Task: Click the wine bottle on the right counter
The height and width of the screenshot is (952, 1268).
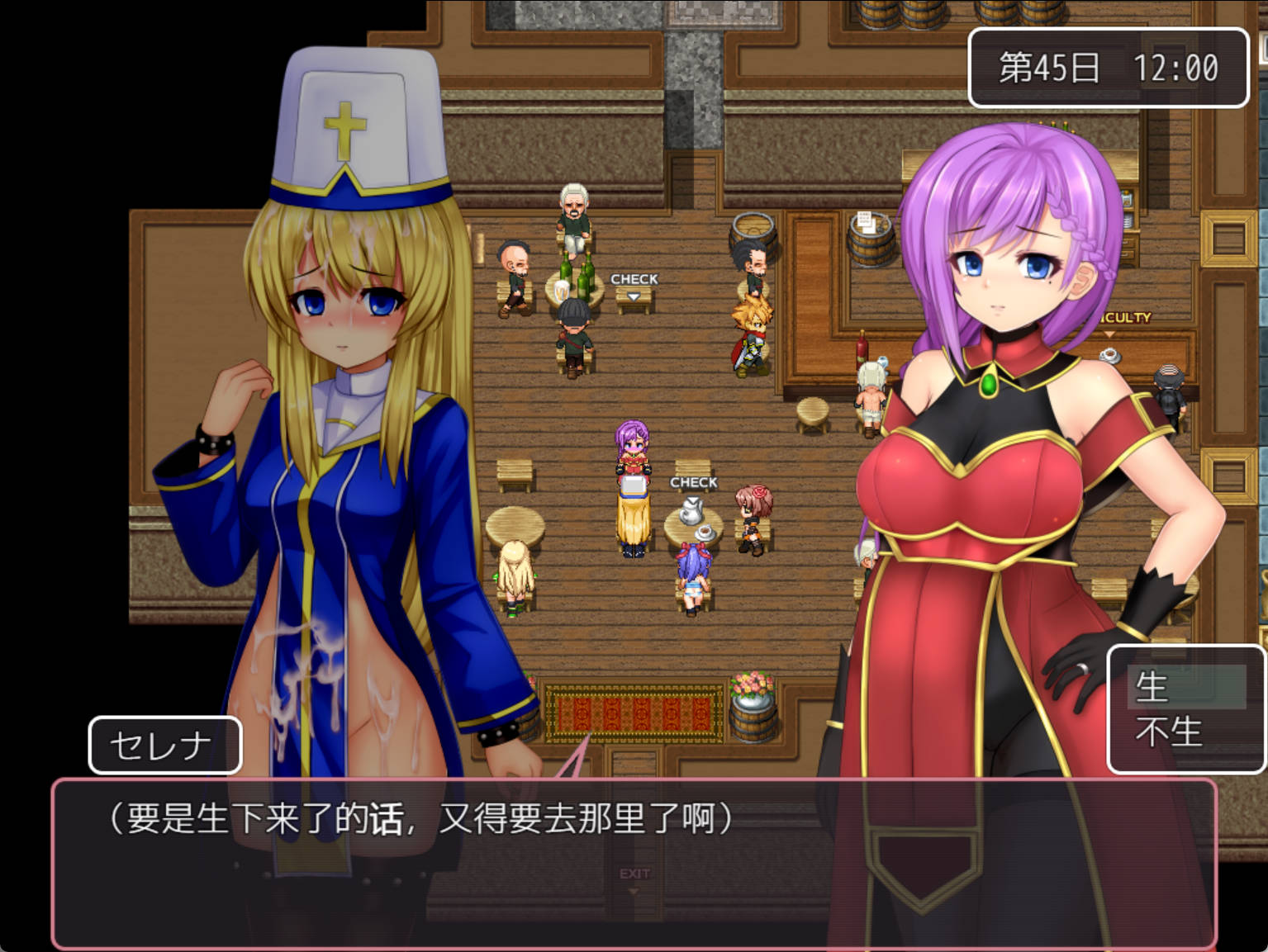Action: pos(862,347)
